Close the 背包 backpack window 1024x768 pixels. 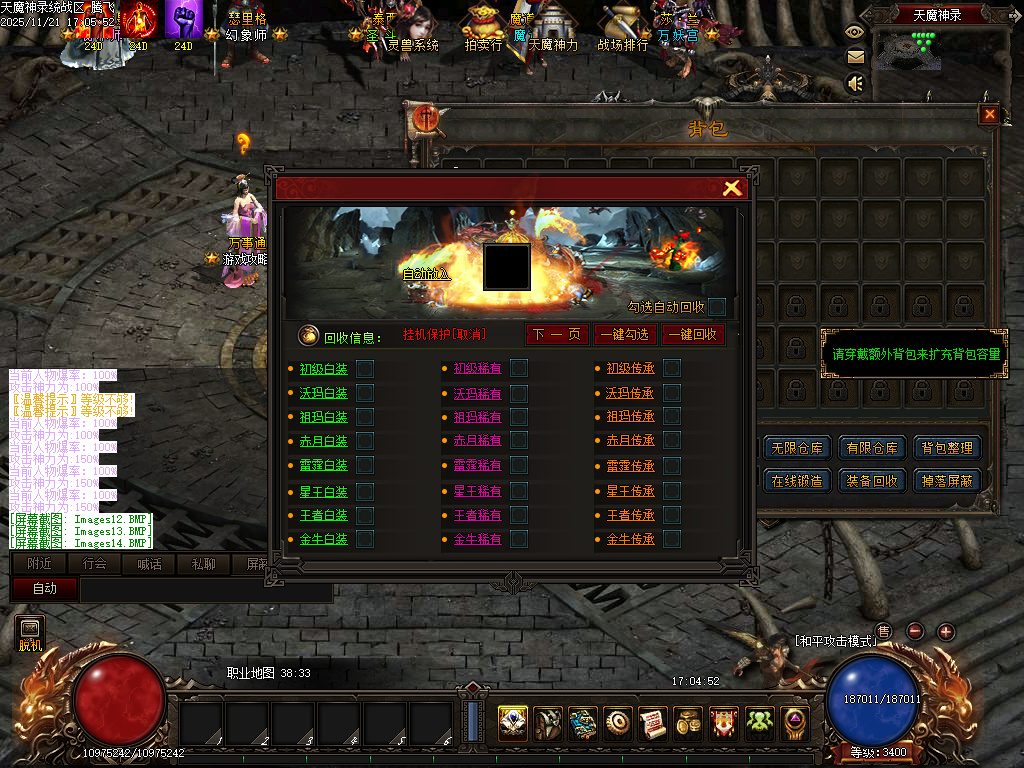click(989, 115)
